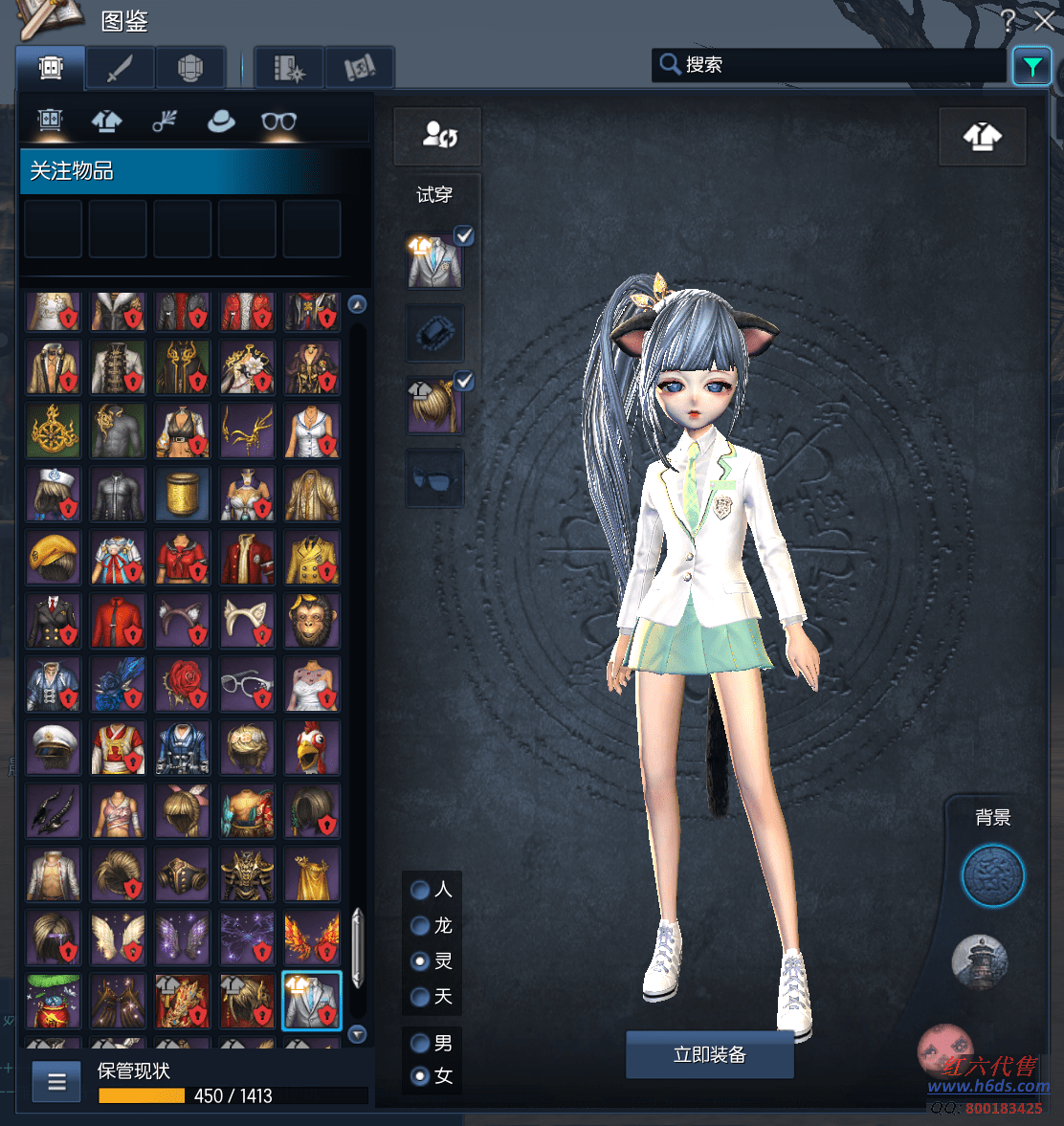Viewport: 1064px width, 1126px height.
Task: Select the hat category filter
Action: coord(221,121)
